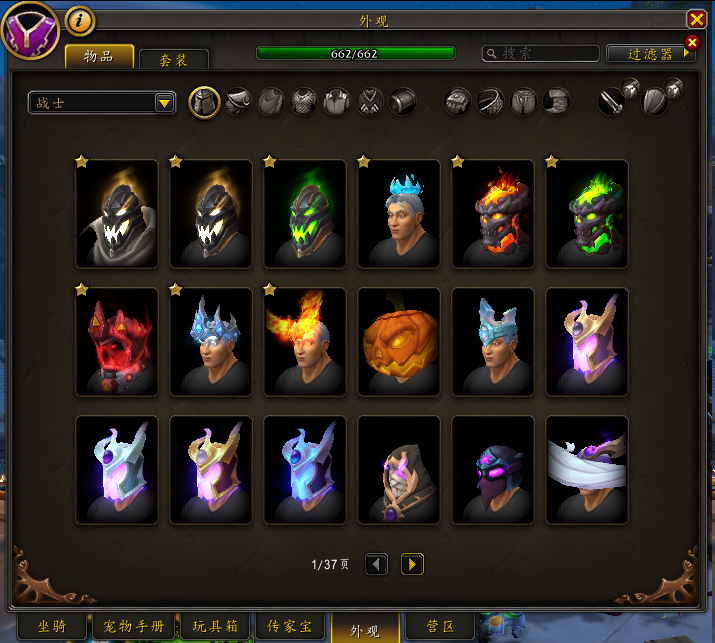
Task: Close the Appearances window
Action: 696,19
